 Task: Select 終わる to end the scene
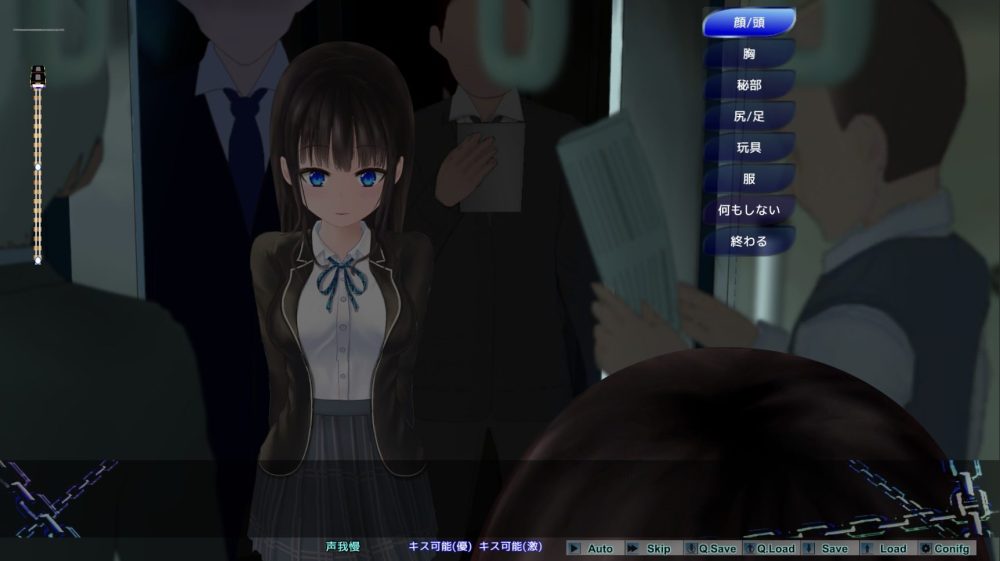[x=749, y=241]
